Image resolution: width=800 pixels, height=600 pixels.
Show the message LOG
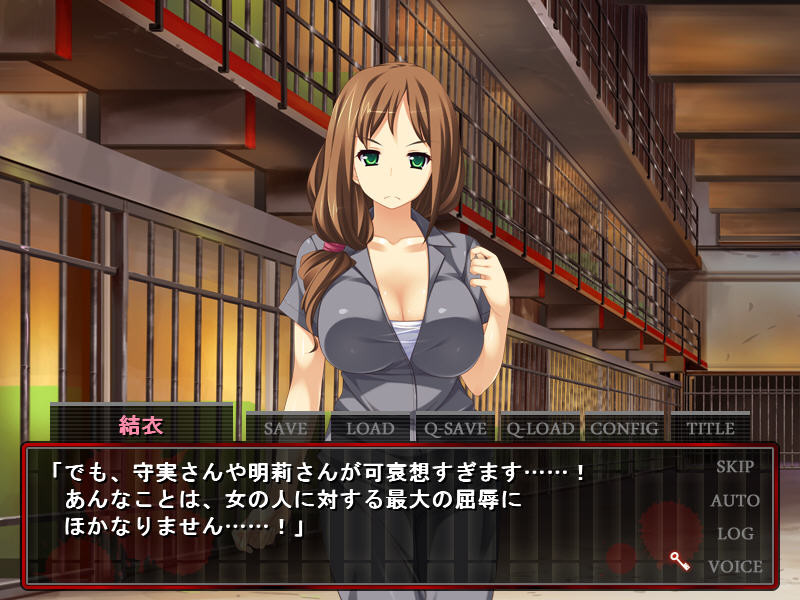tap(735, 533)
